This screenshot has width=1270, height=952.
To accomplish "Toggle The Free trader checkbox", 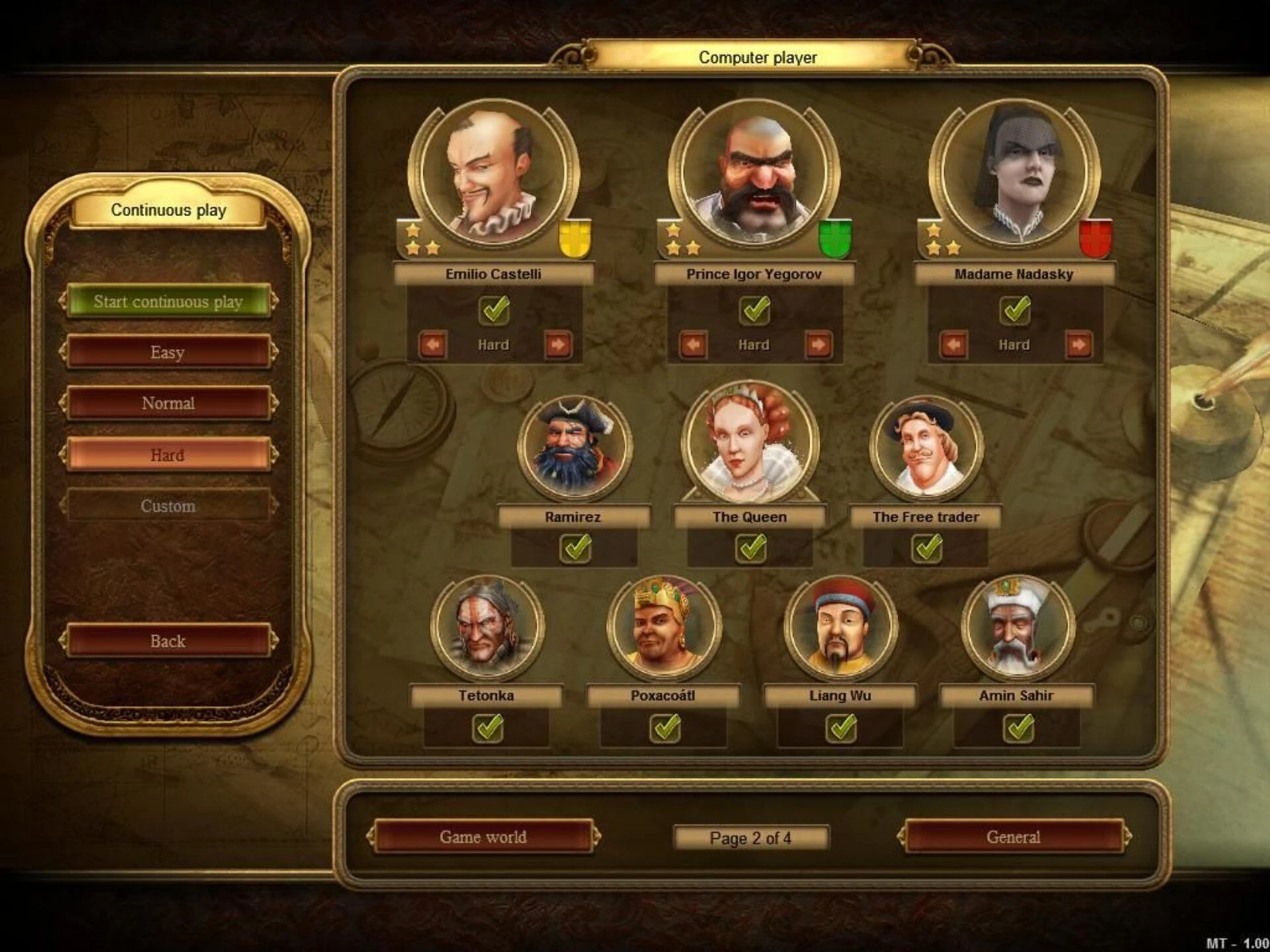I will coord(927,548).
